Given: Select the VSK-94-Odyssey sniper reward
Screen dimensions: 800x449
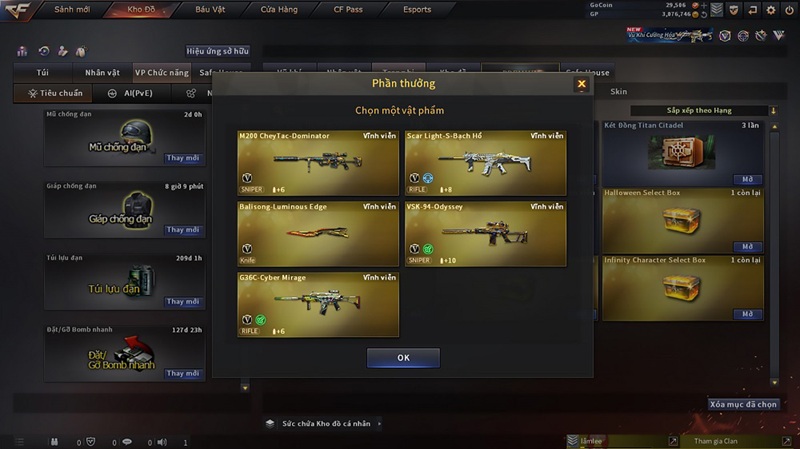Looking at the screenshot, I should point(485,233).
